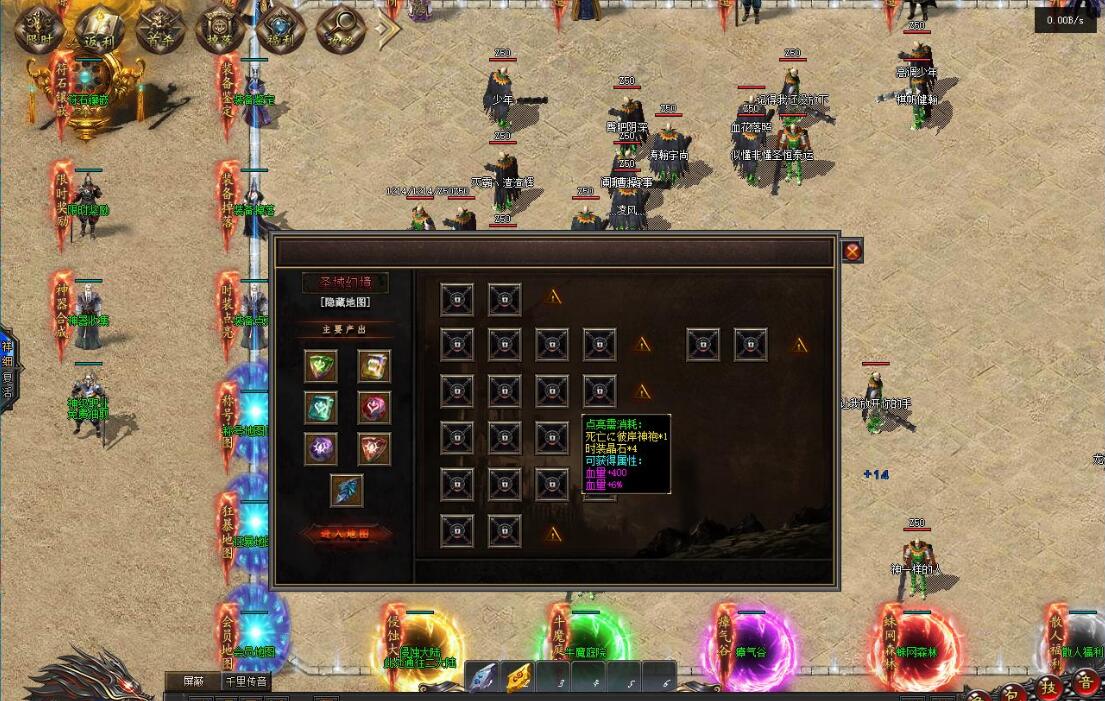The image size is (1105, 701).
Task: Open the 攻略 guide magnifier icon
Action: coord(340,27)
